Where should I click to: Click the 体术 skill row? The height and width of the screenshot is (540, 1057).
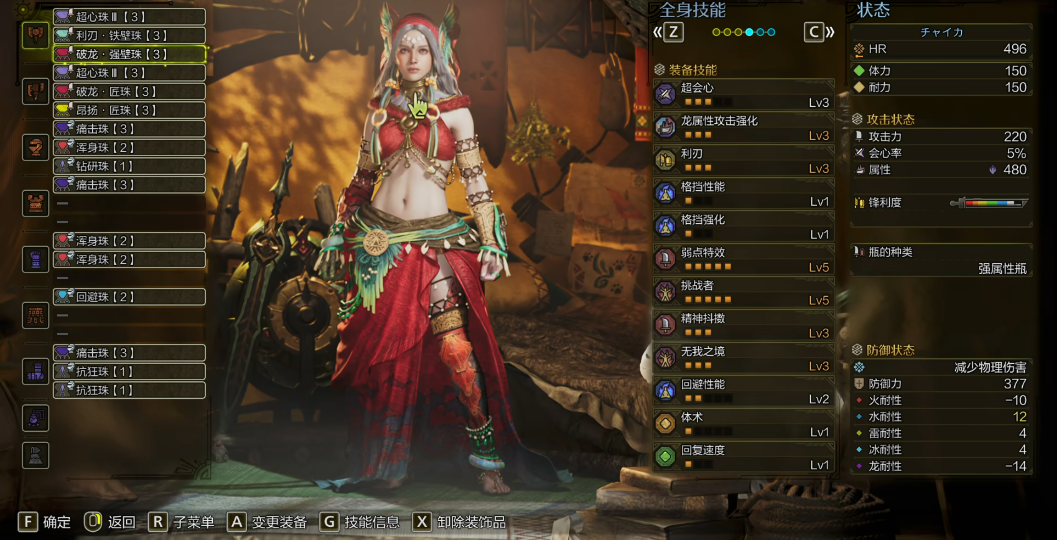(743, 425)
